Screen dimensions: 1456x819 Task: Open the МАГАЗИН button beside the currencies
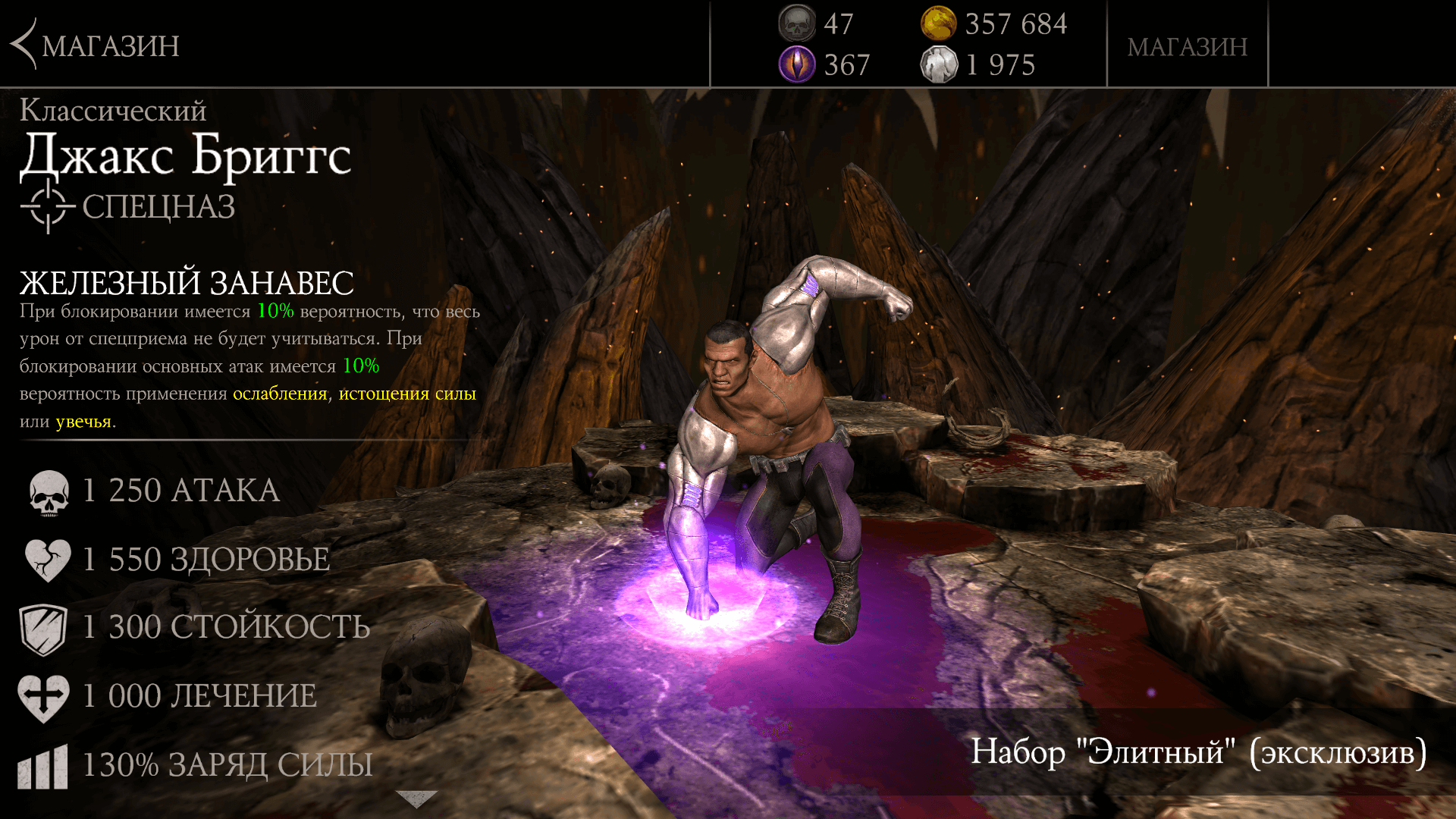pos(1187,47)
